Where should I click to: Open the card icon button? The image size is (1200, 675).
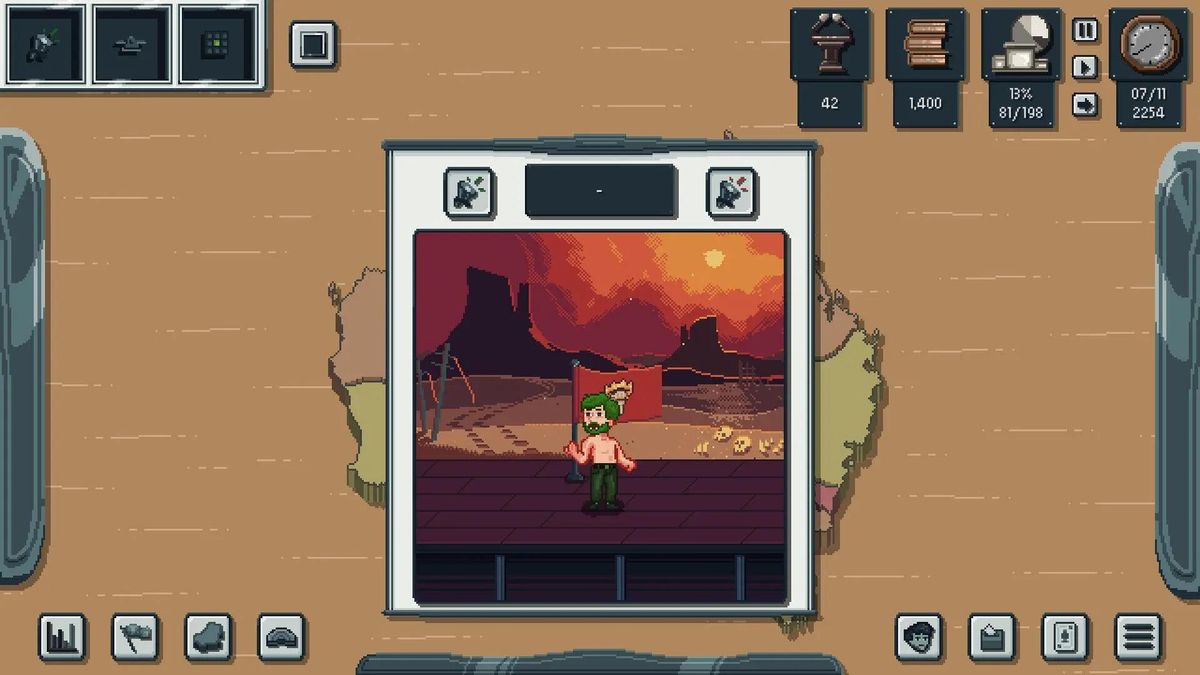pos(1065,637)
